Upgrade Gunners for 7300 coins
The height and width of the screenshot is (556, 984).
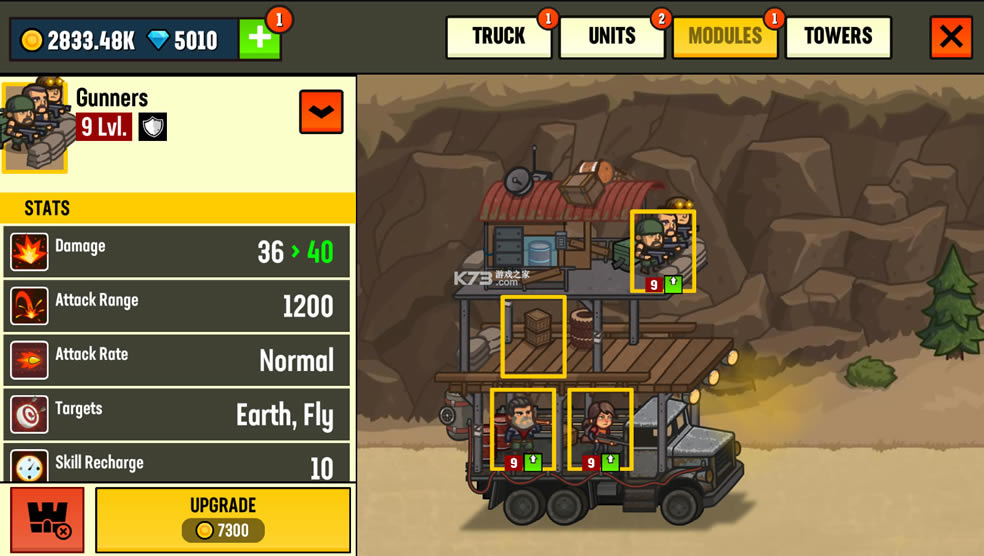pyautogui.click(x=223, y=519)
